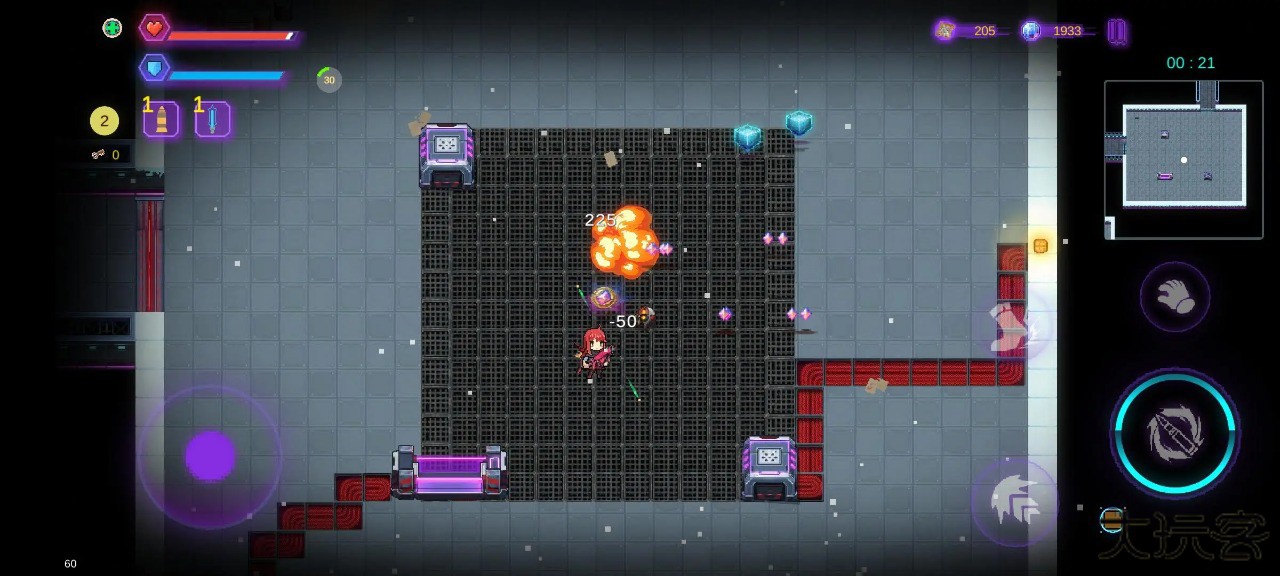Trigger the winged arrow skill button
1280x576 pixels.
pos(1015,501)
